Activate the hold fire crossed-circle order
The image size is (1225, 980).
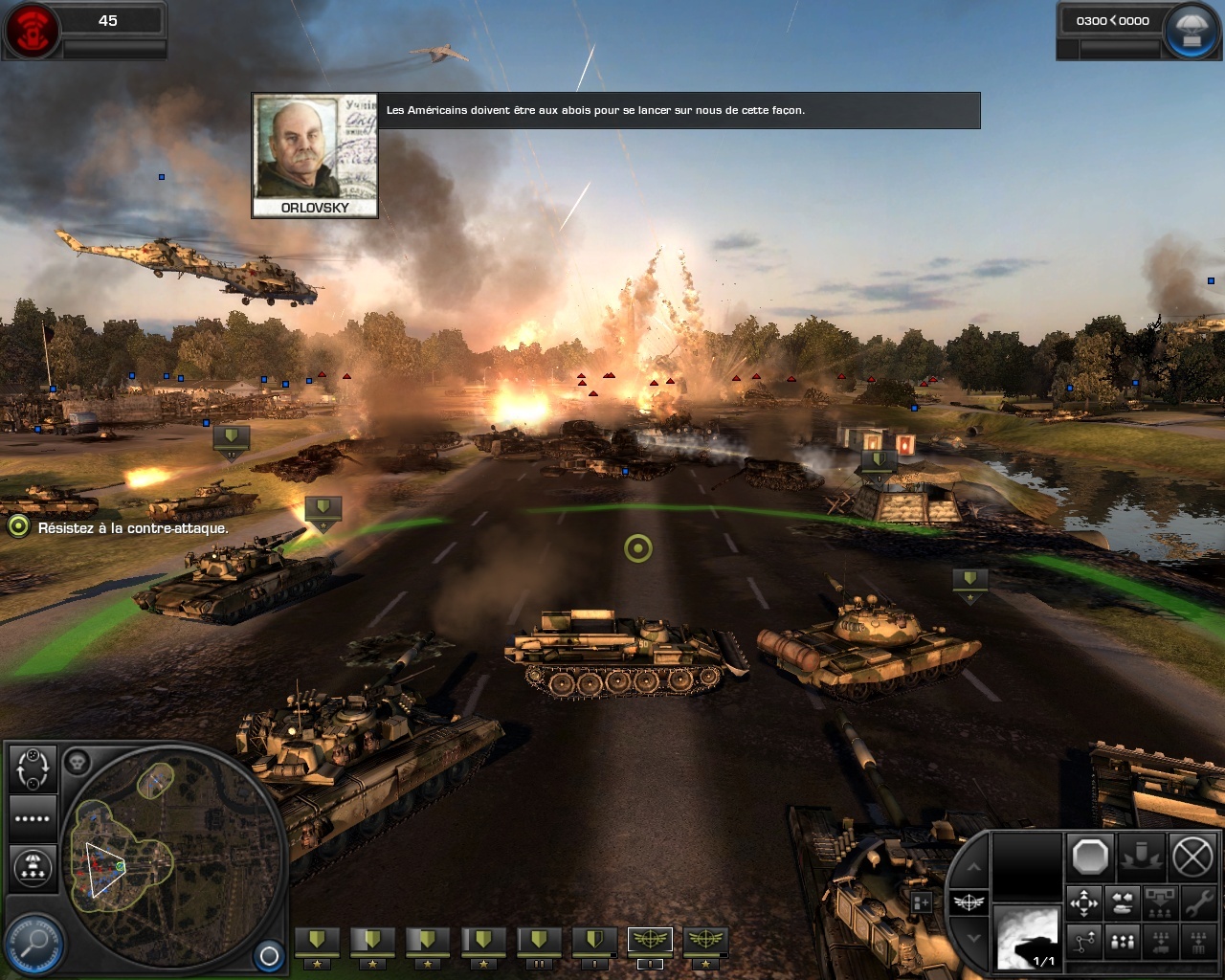click(1192, 857)
